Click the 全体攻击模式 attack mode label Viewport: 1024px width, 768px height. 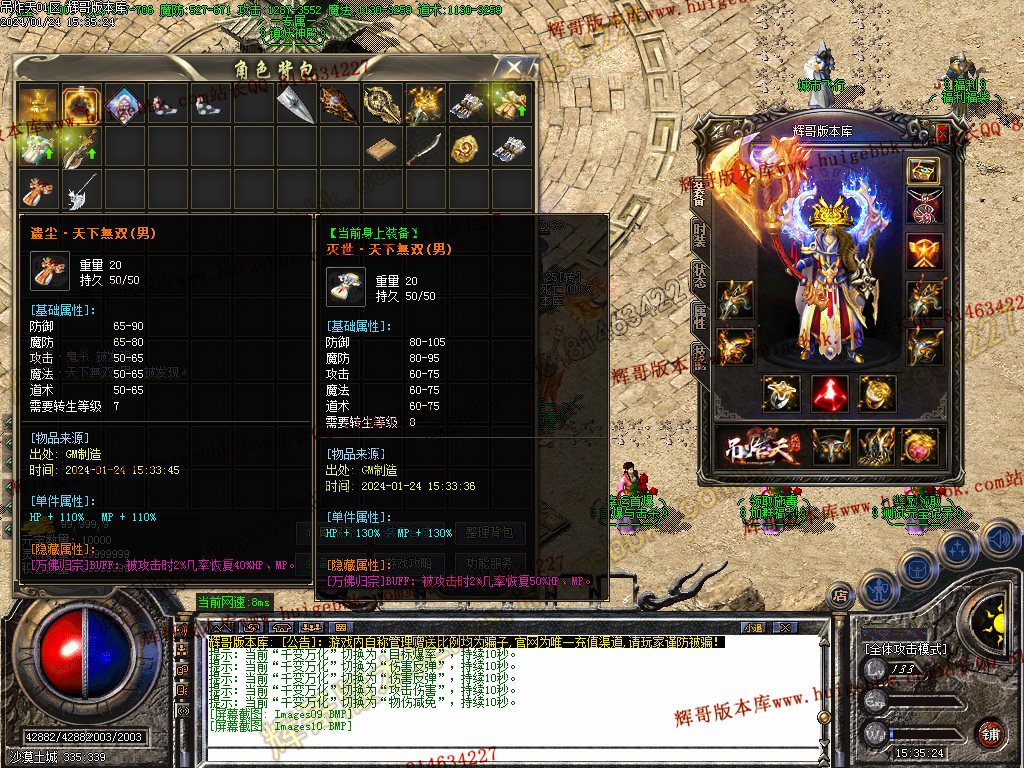(906, 649)
